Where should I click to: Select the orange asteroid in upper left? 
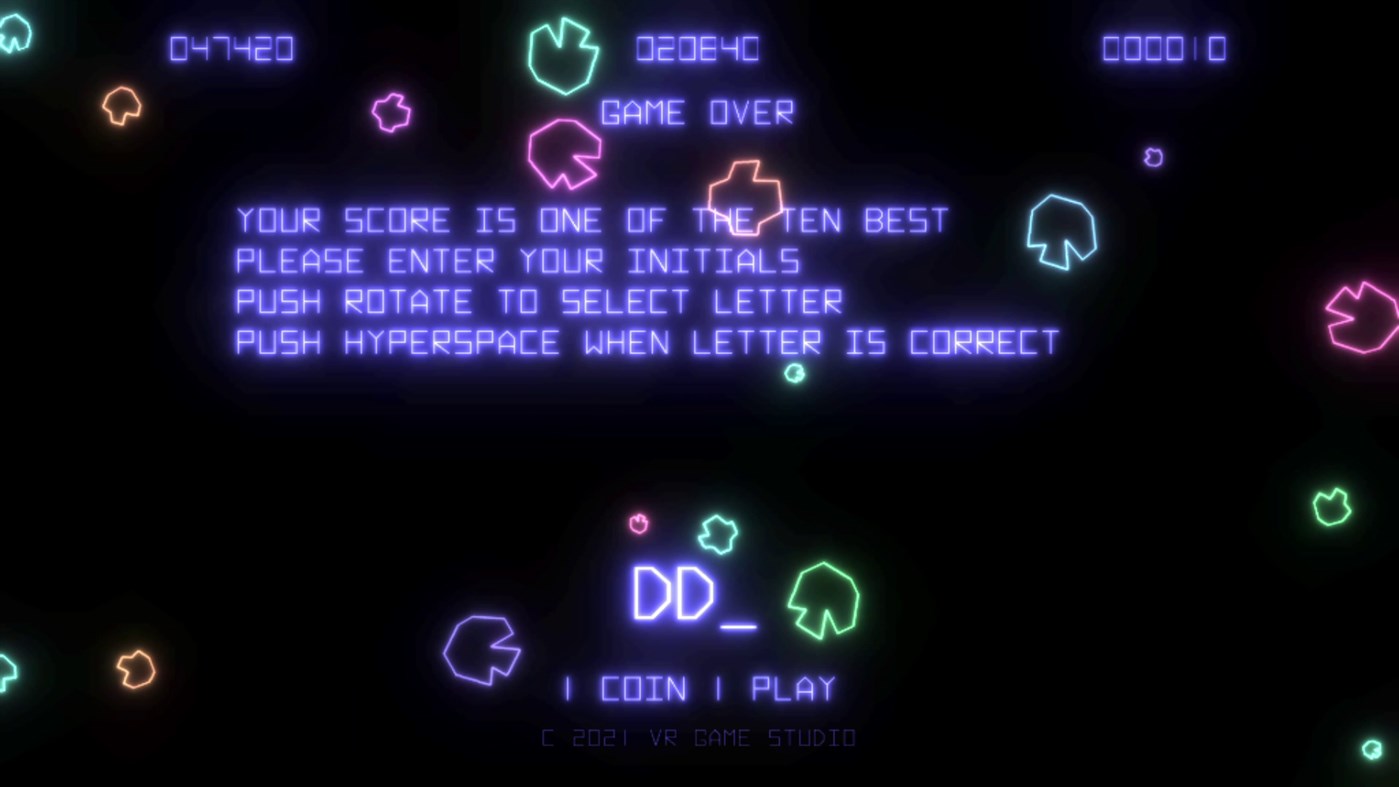click(x=120, y=103)
